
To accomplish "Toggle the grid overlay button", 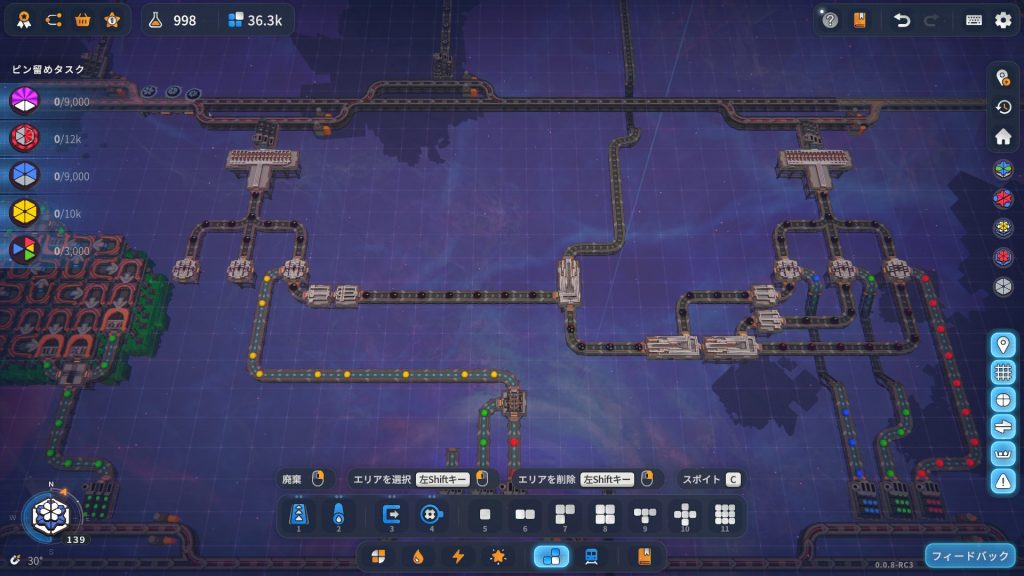I will [1003, 372].
